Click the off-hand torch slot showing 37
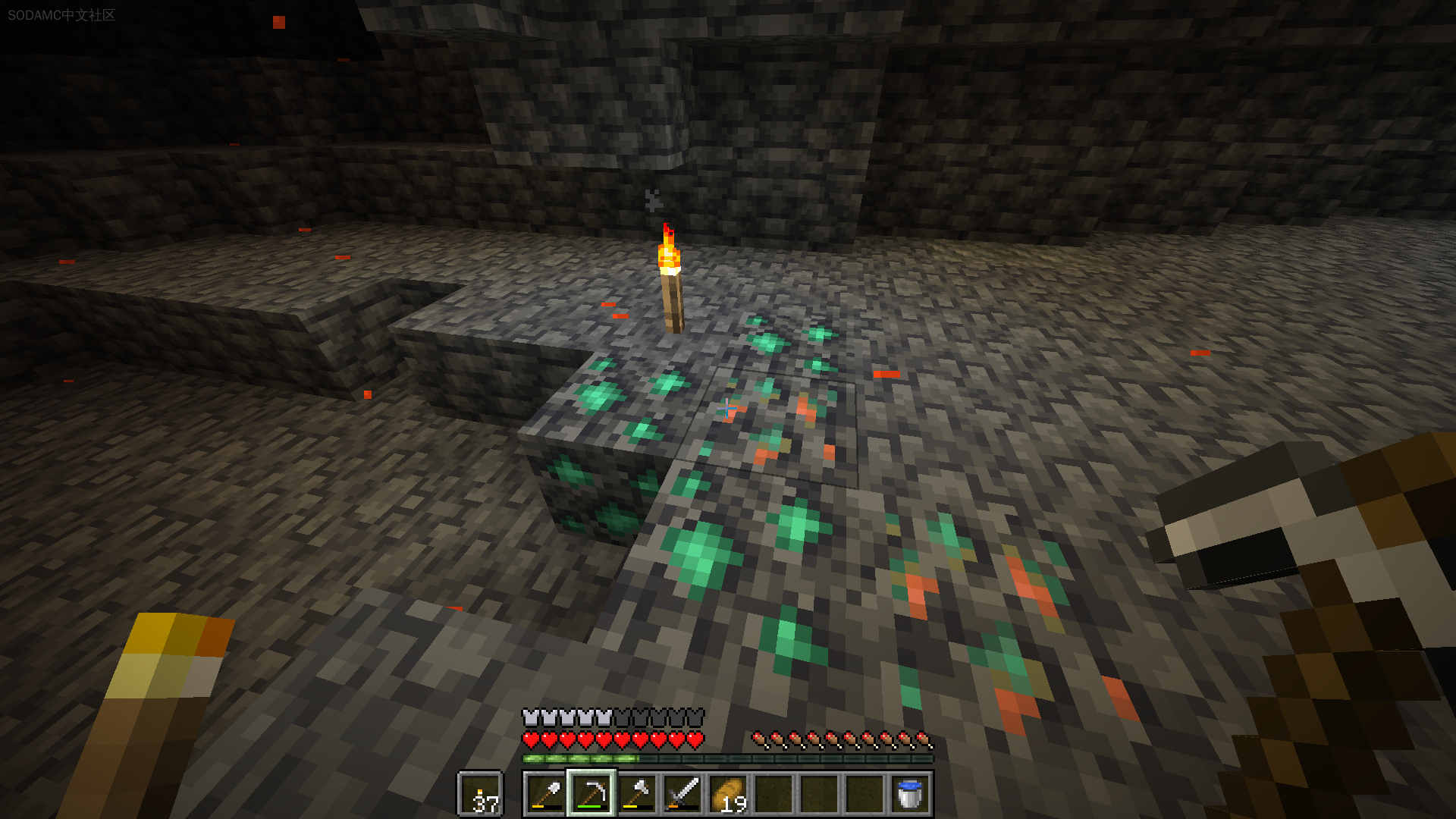 pos(480,795)
